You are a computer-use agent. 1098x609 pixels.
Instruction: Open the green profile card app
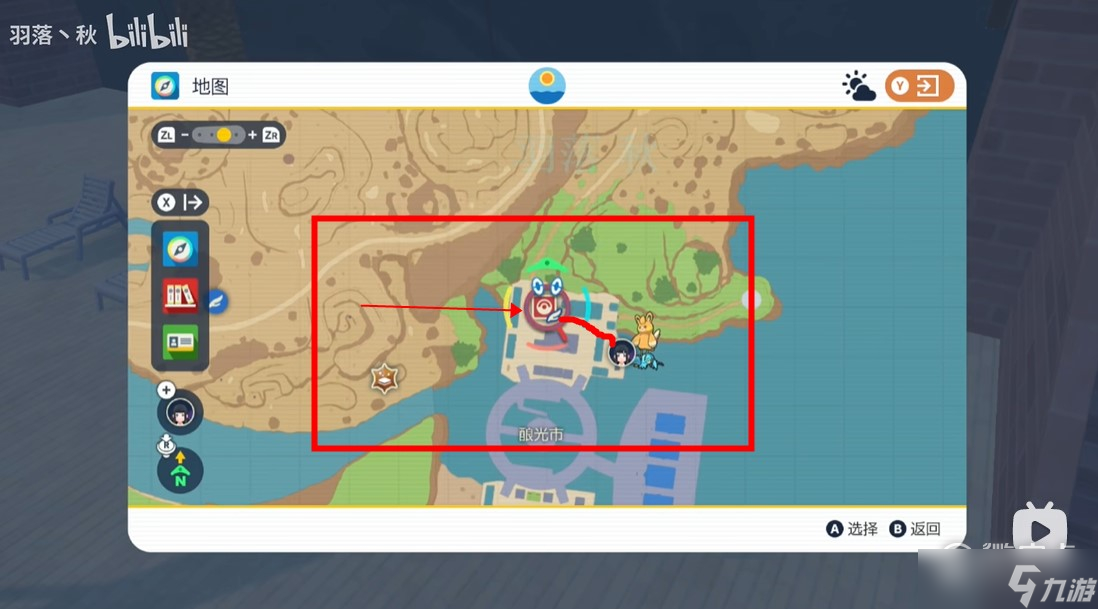click(x=180, y=342)
